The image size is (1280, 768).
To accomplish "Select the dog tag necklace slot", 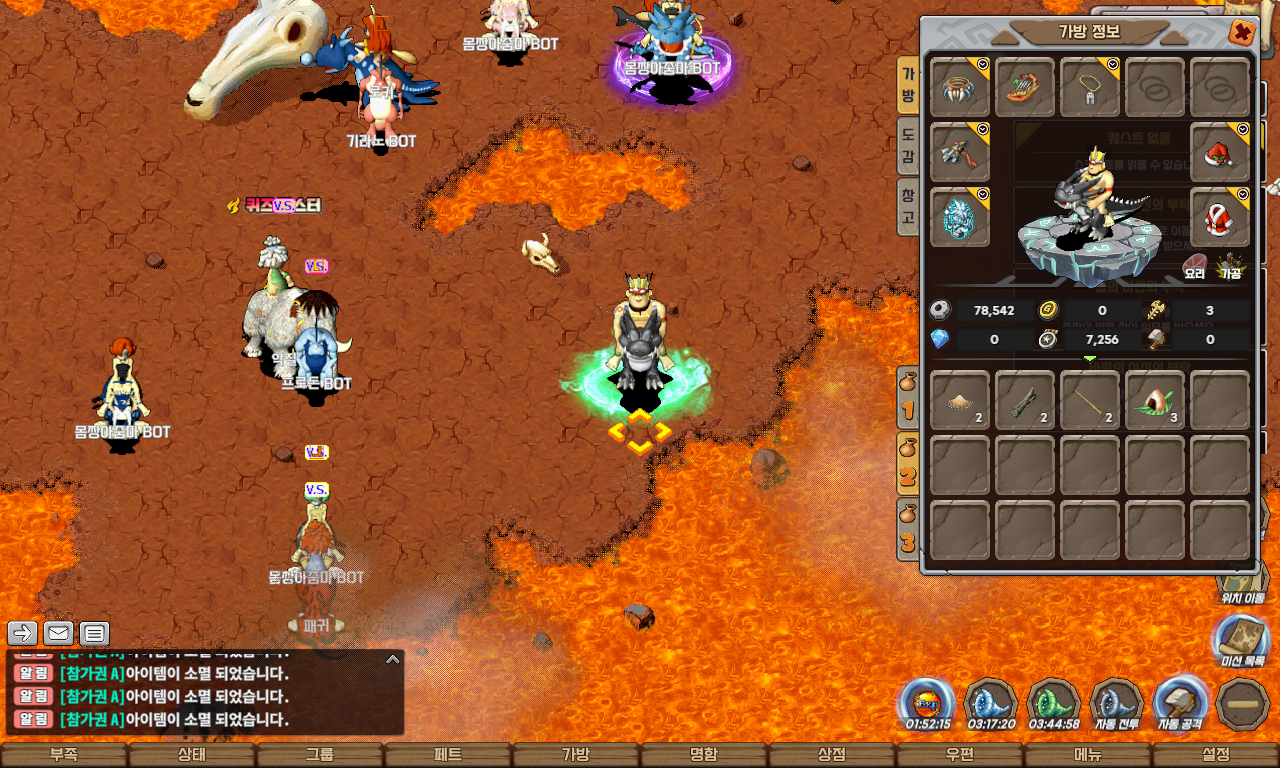I will coord(1090,88).
